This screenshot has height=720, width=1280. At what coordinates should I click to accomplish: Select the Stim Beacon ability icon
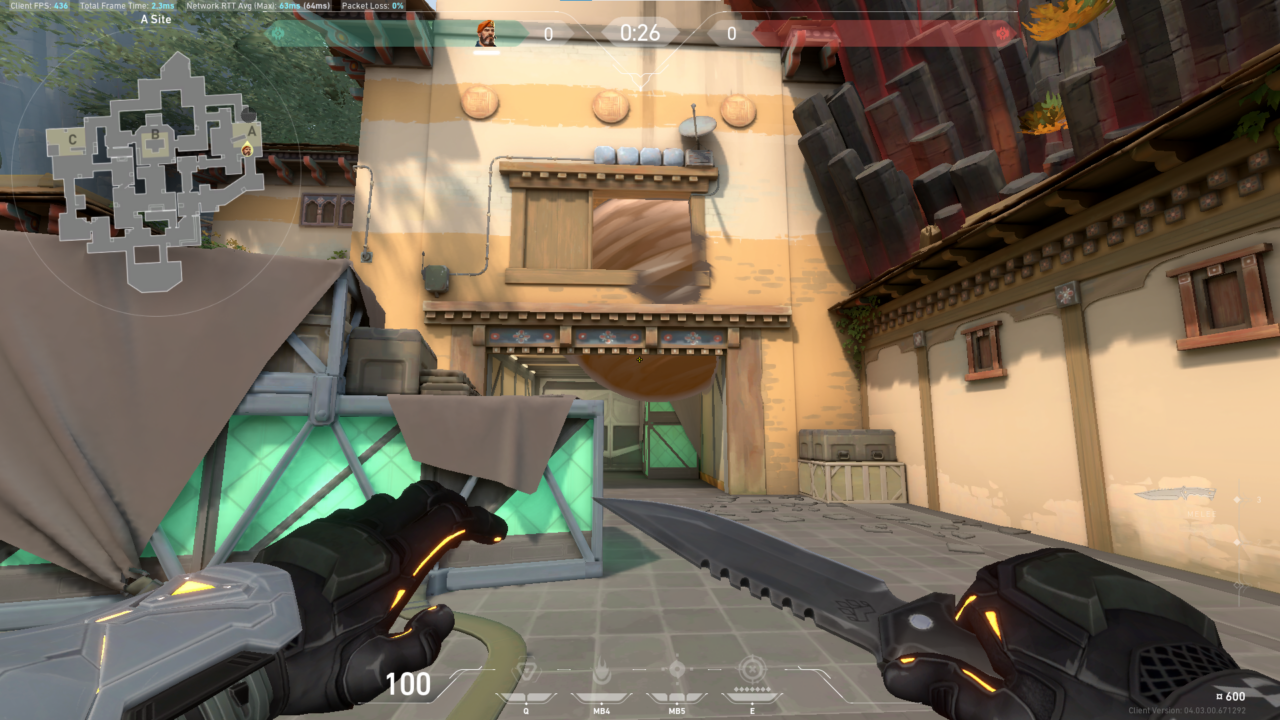[x=527, y=670]
